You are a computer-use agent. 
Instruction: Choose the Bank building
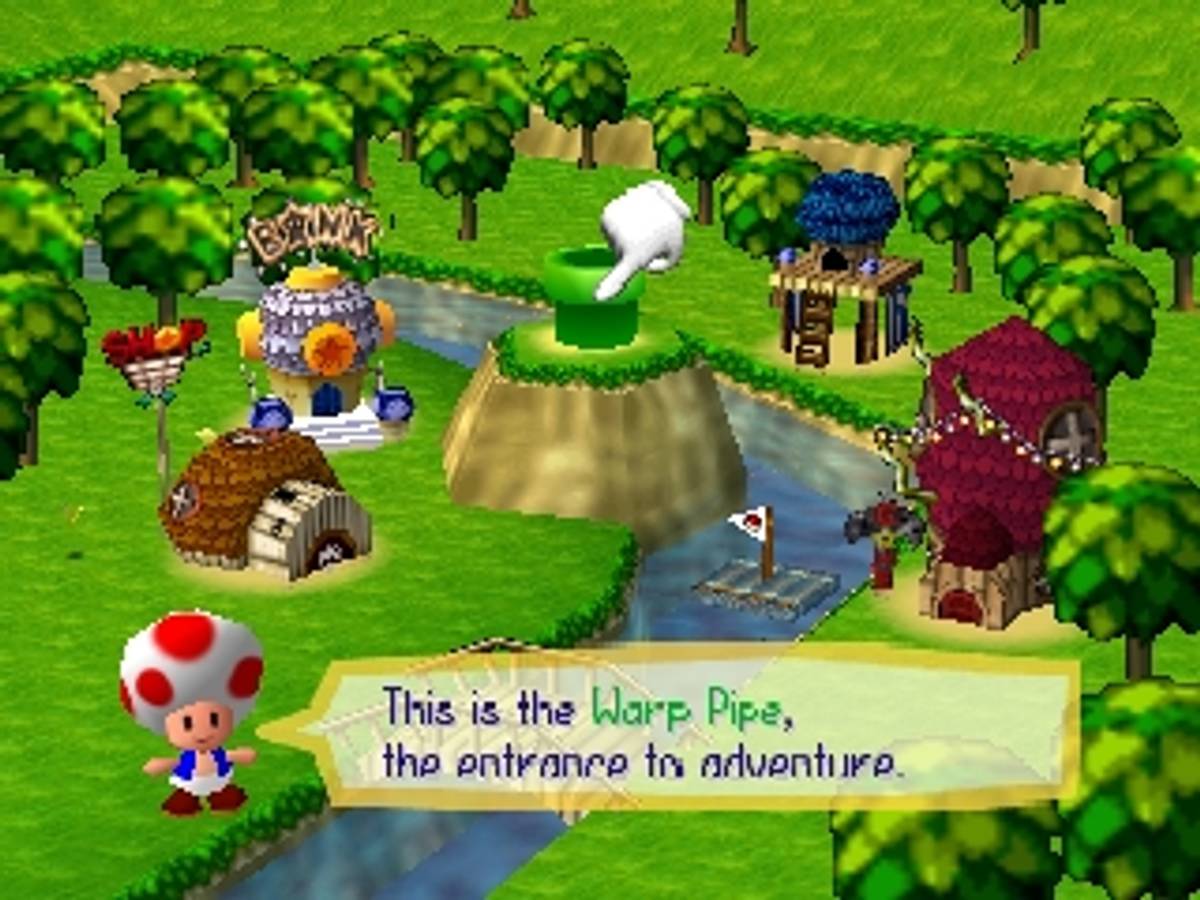pyautogui.click(x=318, y=340)
